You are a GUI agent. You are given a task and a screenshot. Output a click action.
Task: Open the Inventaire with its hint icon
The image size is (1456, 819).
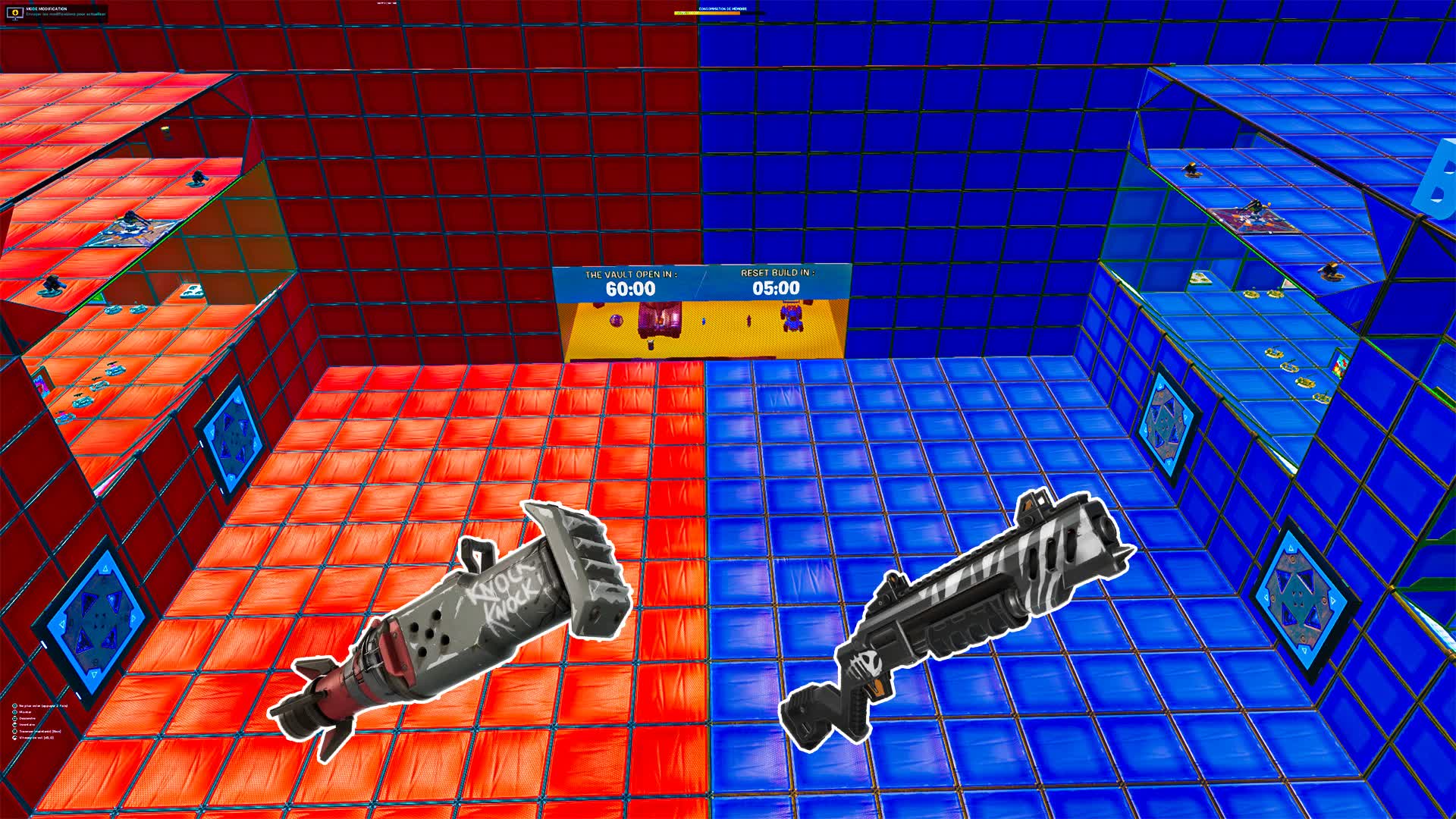pyautogui.click(x=15, y=725)
